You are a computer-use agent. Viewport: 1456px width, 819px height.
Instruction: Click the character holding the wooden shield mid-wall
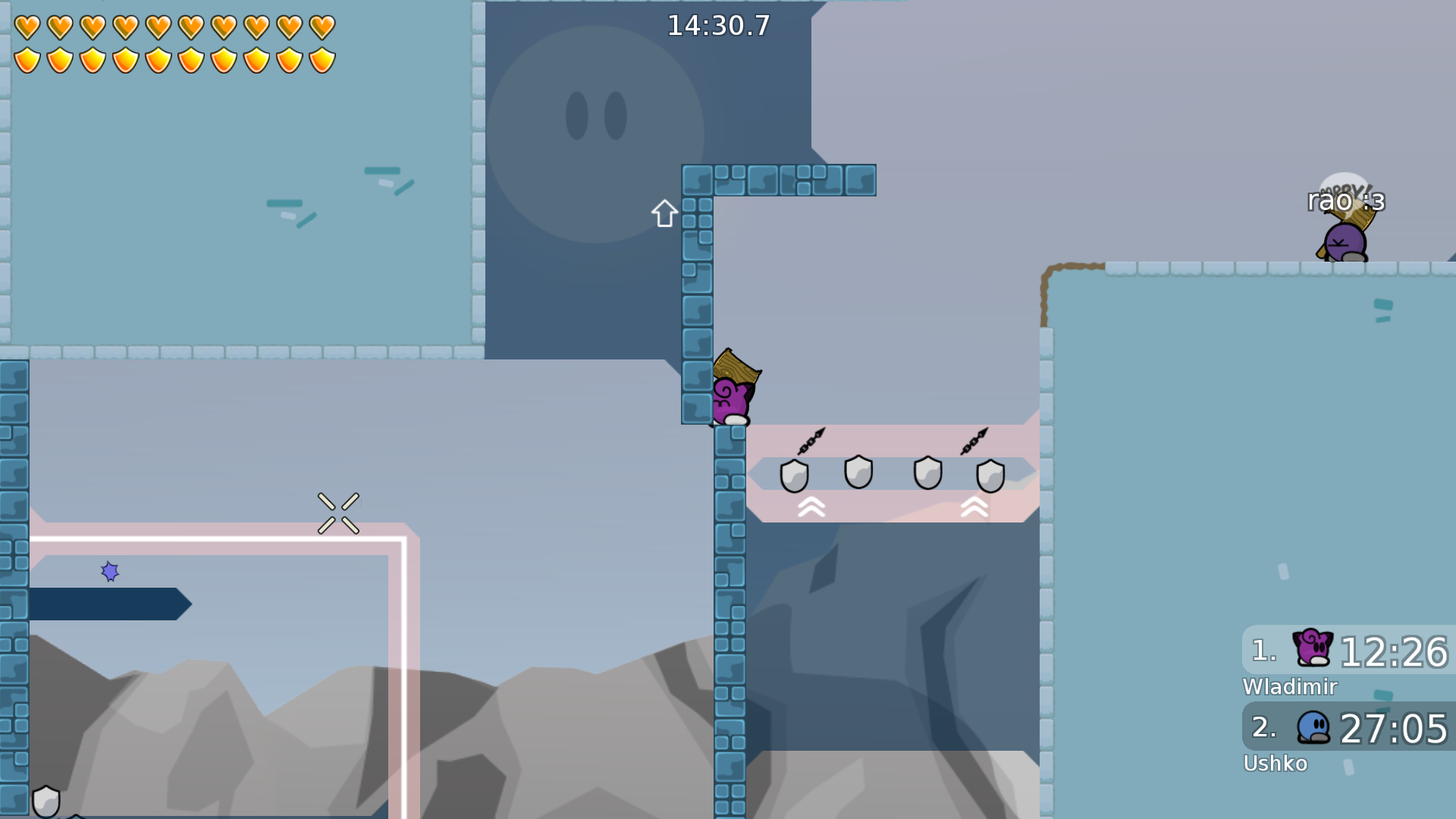point(730,394)
